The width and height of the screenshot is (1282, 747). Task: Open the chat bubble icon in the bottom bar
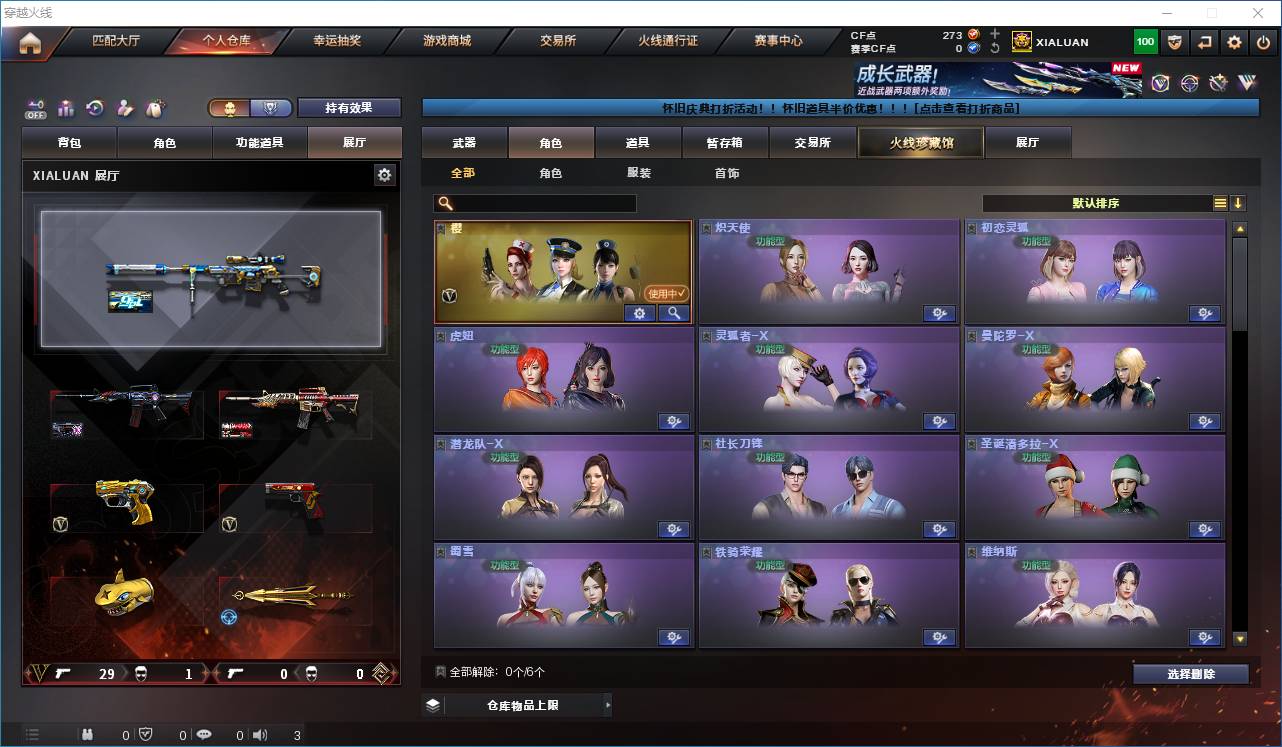[203, 734]
